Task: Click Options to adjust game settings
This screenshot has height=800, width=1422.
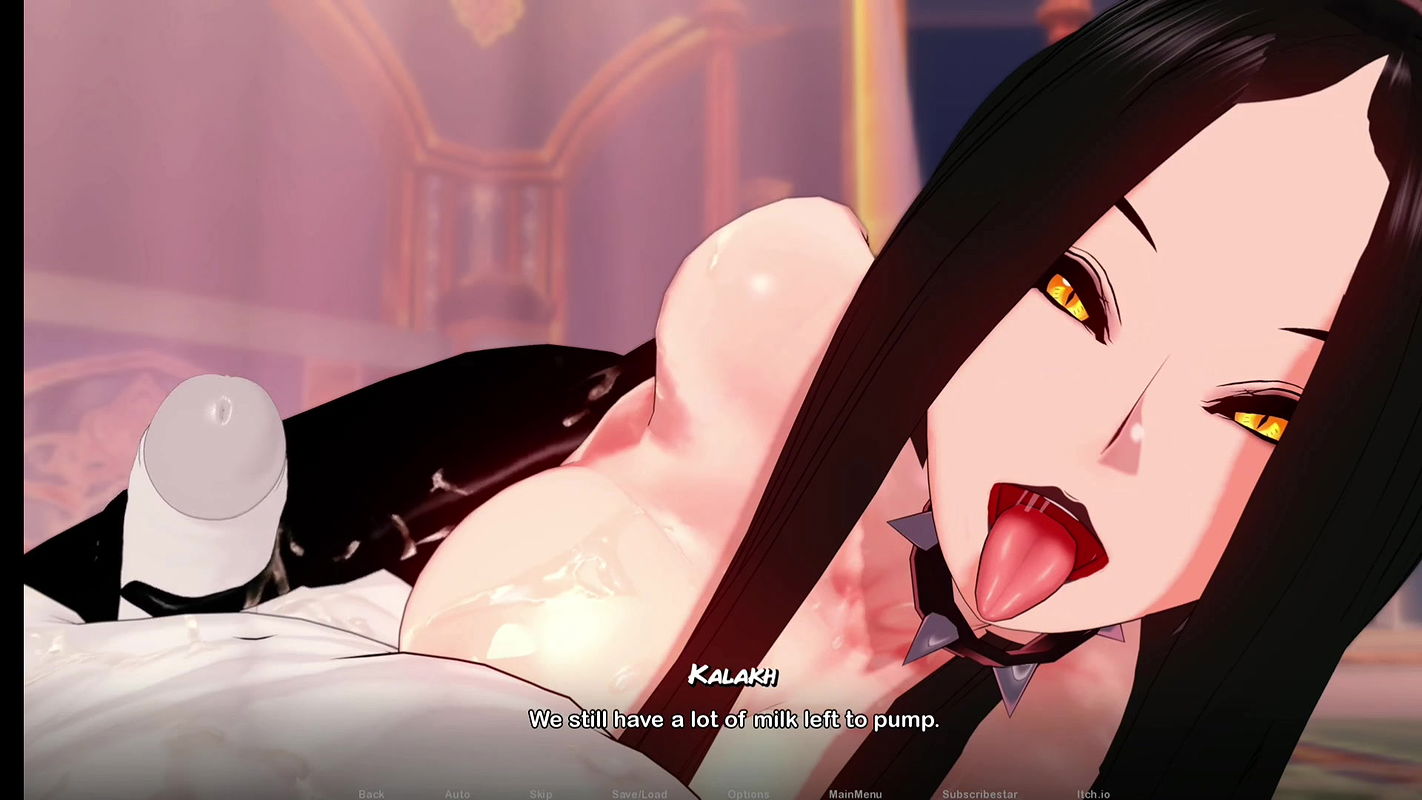Action: (749, 792)
